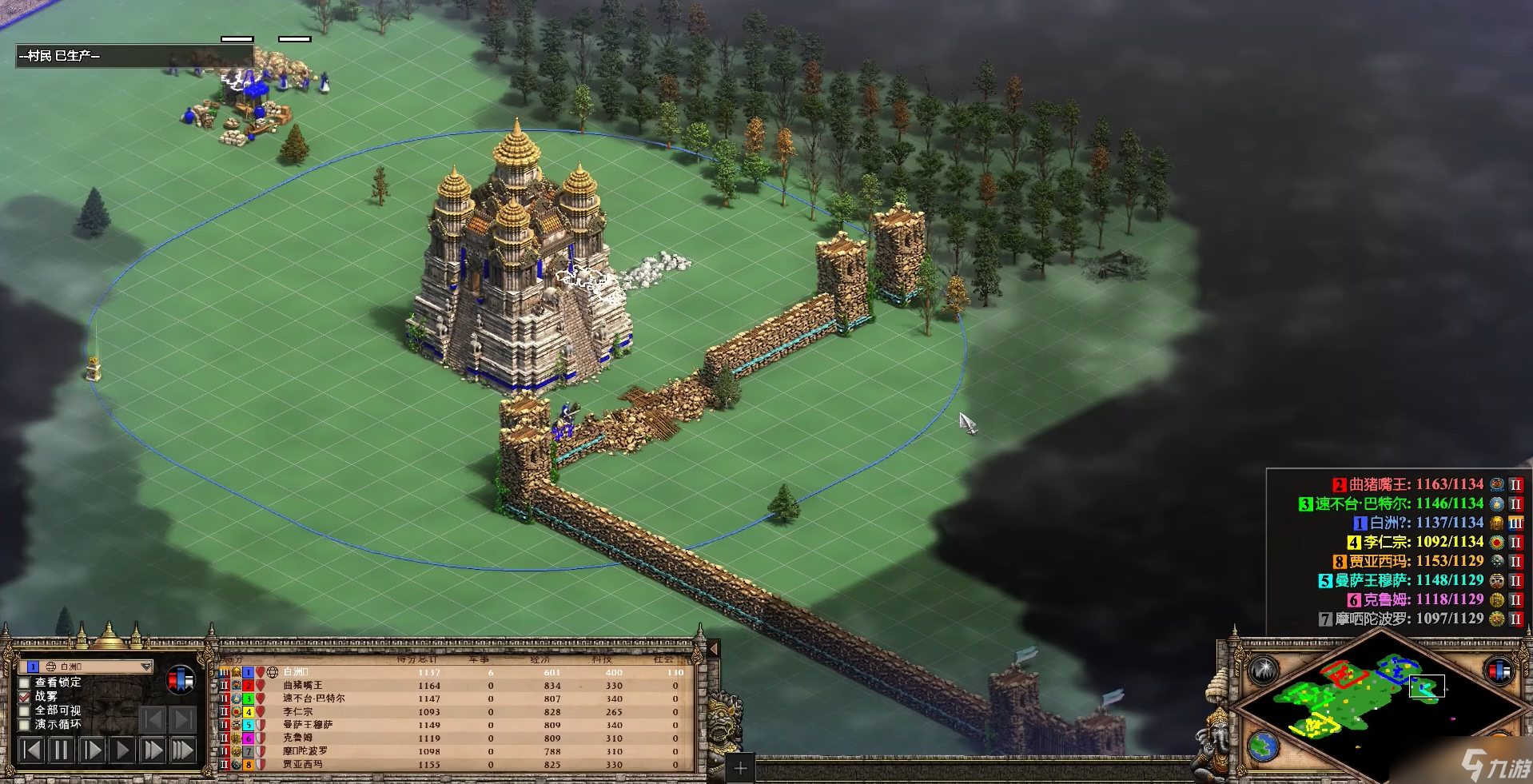Switch to slow step-forward playback
Screen dimensions: 1533x784
92,750
